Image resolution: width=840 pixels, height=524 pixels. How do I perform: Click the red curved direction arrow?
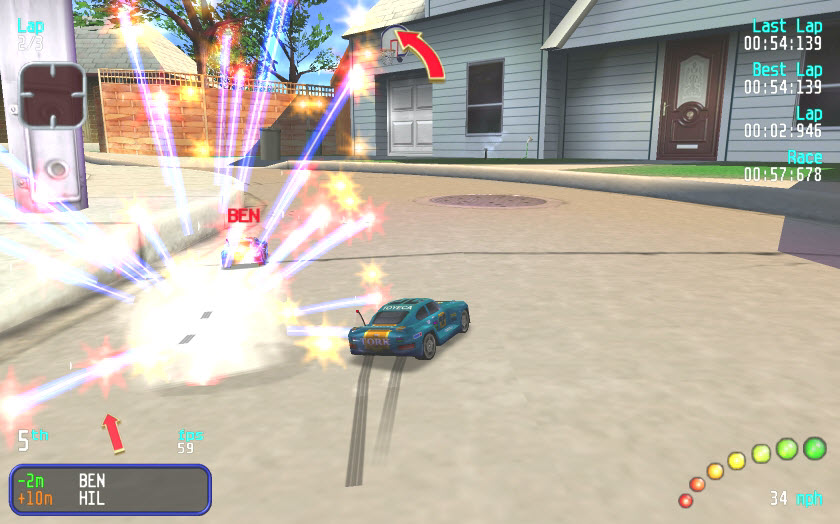[423, 53]
